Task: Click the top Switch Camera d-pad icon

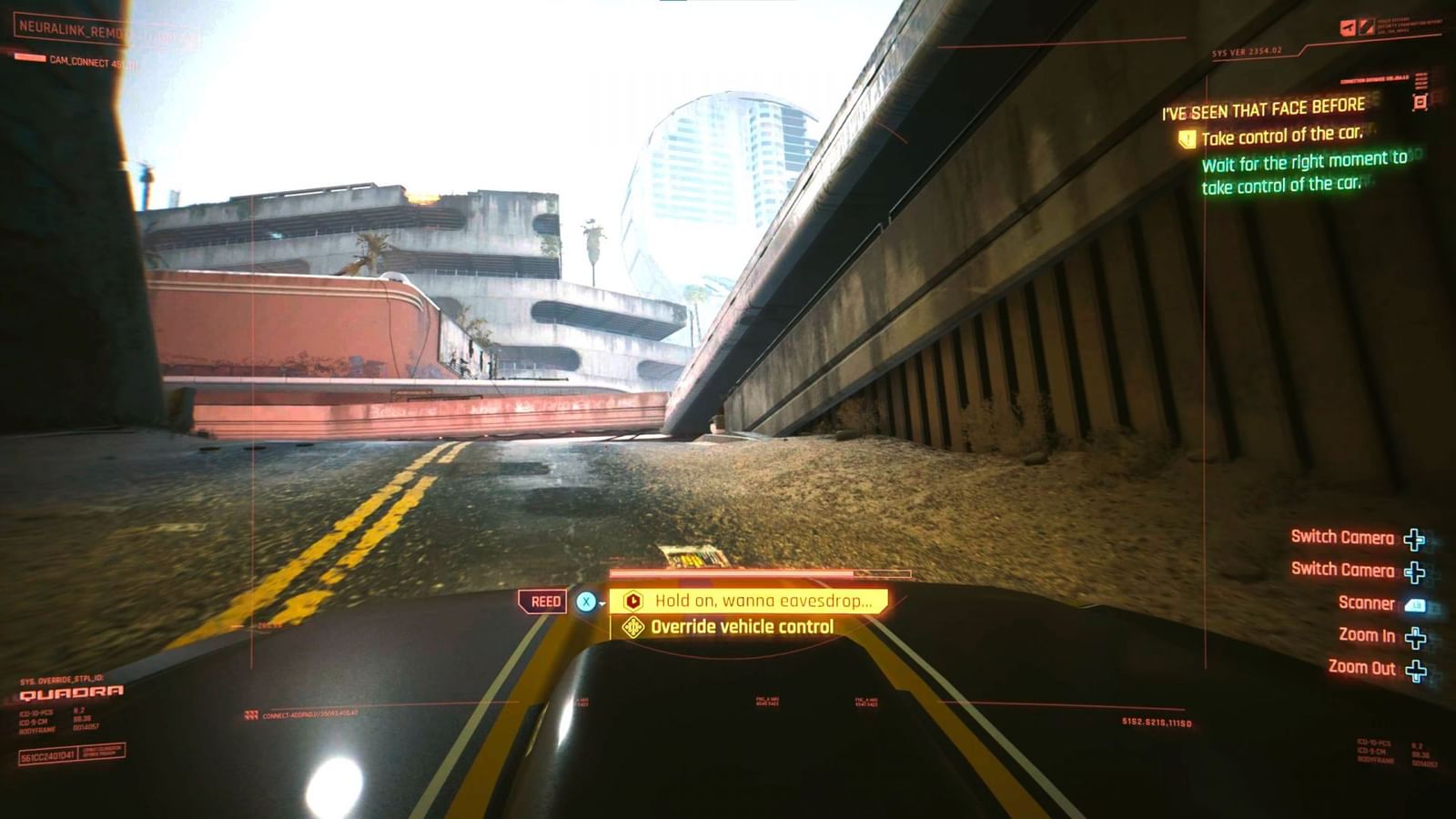Action: (x=1415, y=539)
